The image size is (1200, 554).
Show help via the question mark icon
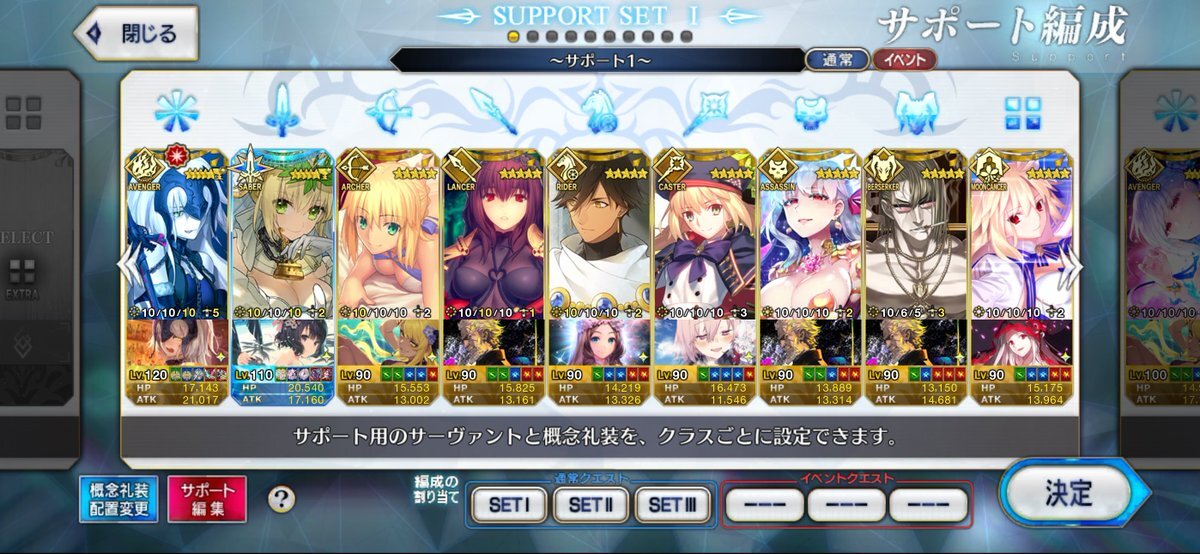282,498
